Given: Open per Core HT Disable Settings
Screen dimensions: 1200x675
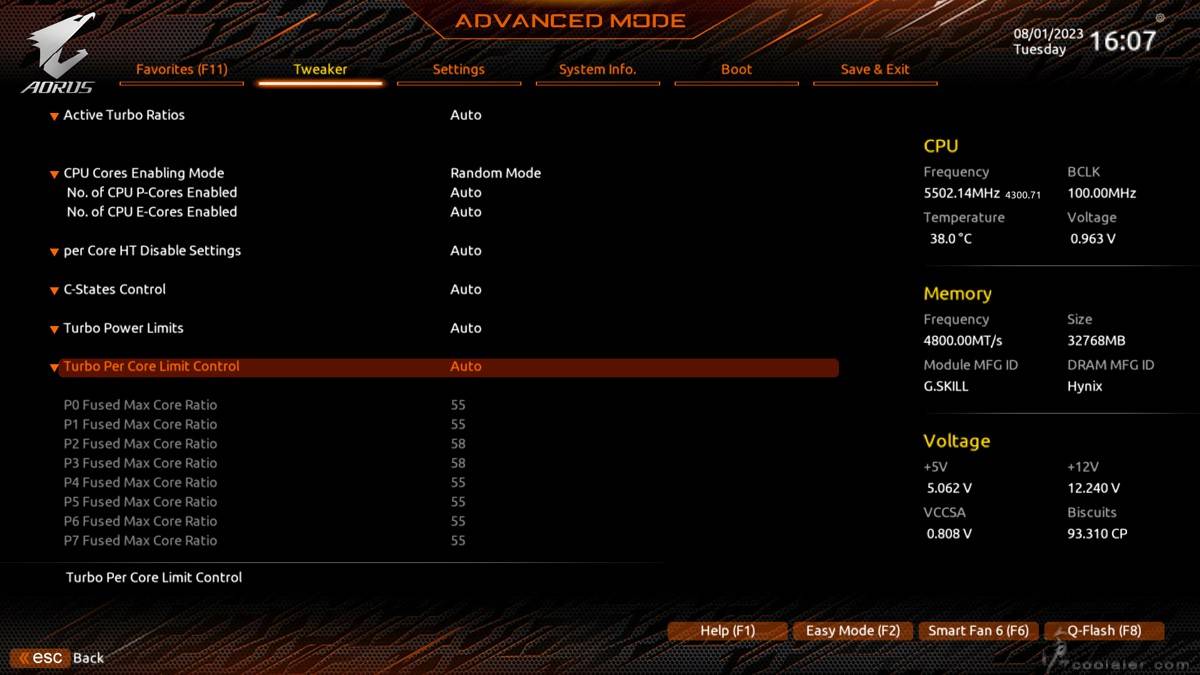Looking at the screenshot, I should click(152, 251).
